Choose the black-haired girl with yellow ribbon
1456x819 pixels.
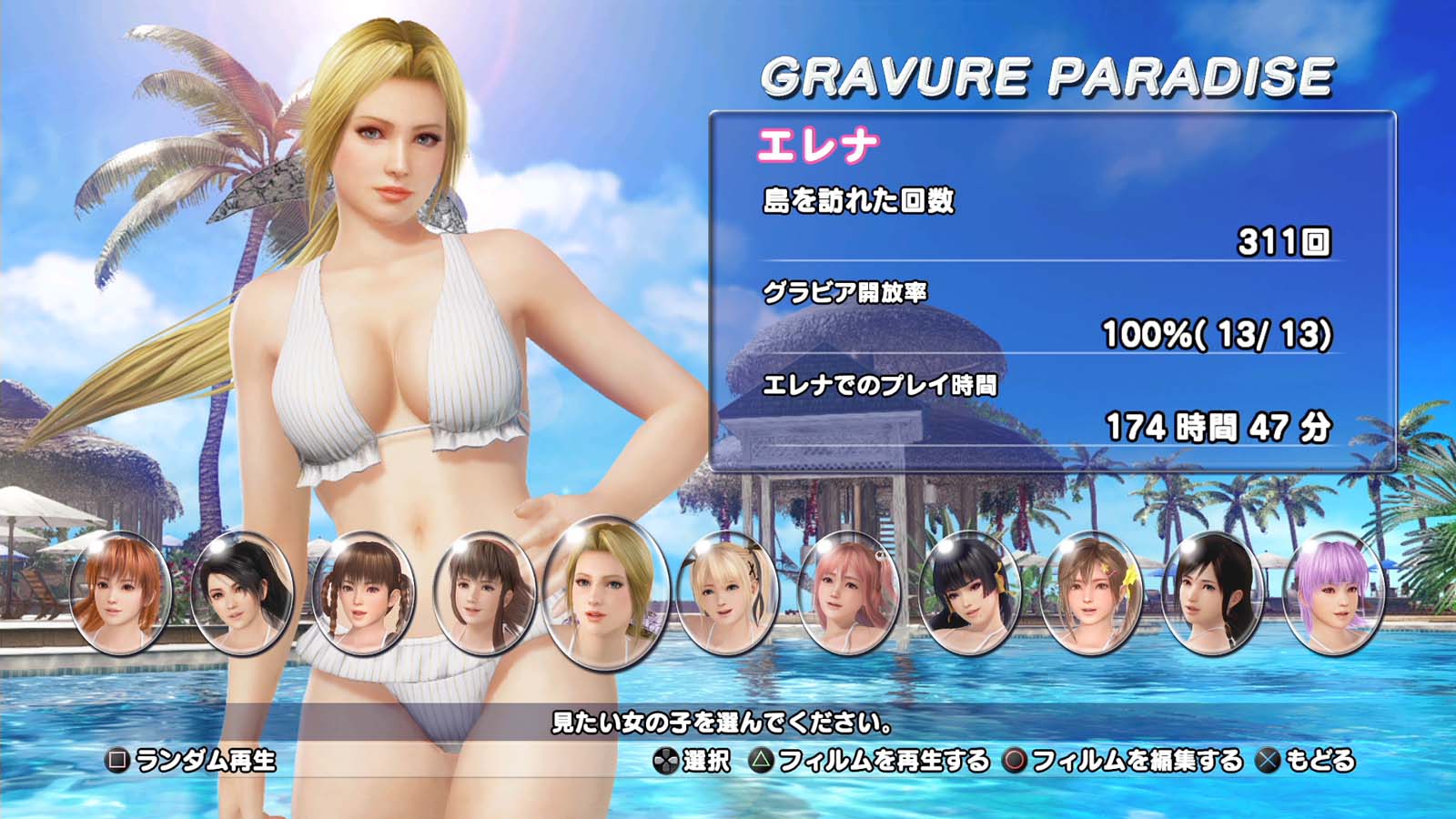[x=969, y=592]
